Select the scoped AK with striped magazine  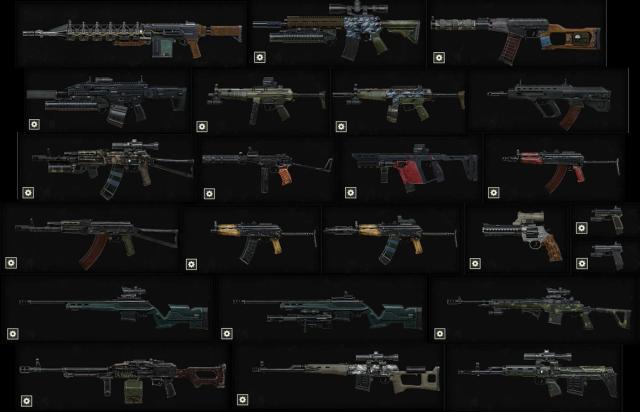[x=110, y=162]
